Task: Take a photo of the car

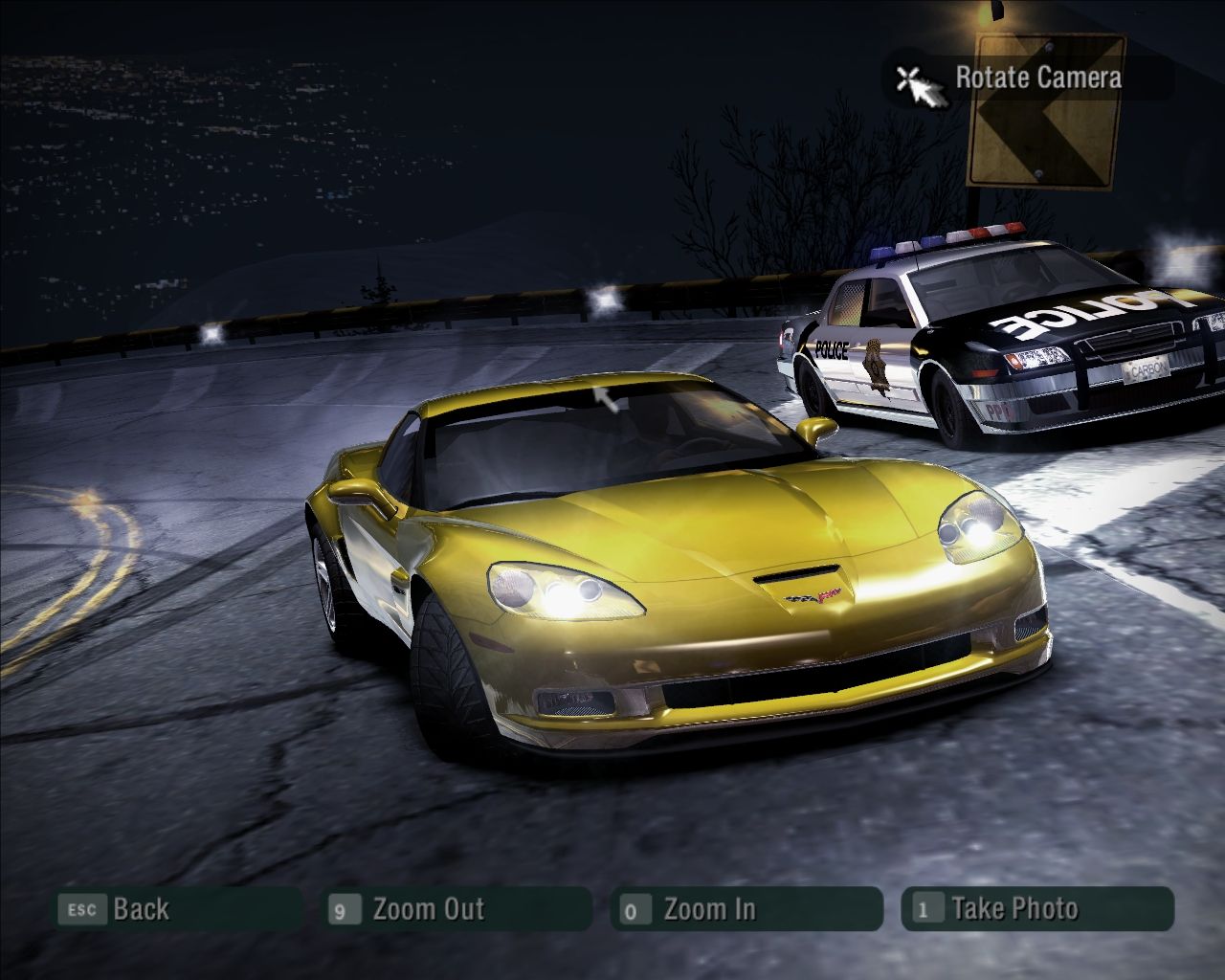Action: click(x=1036, y=909)
